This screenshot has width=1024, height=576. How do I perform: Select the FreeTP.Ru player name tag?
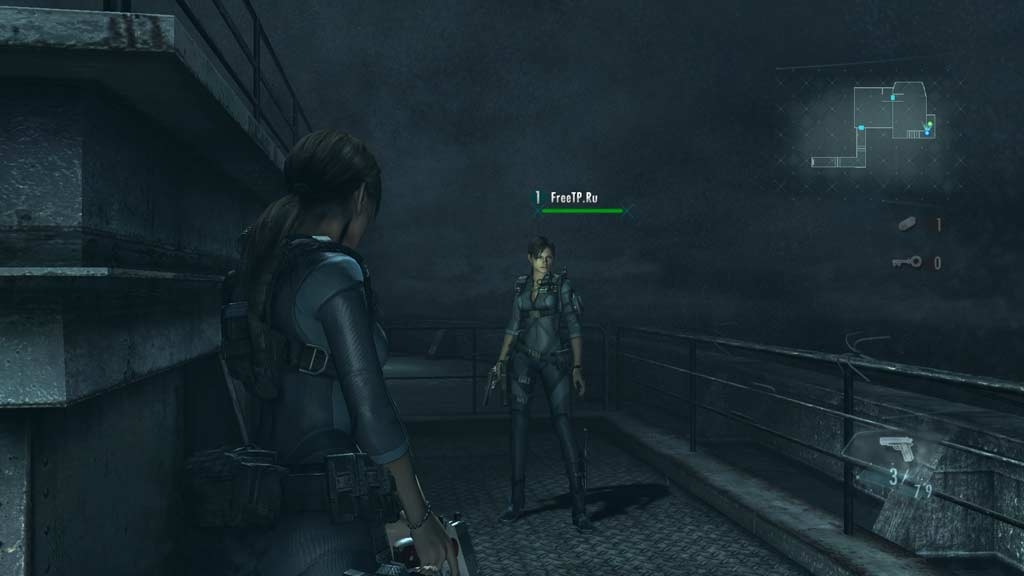pos(574,198)
